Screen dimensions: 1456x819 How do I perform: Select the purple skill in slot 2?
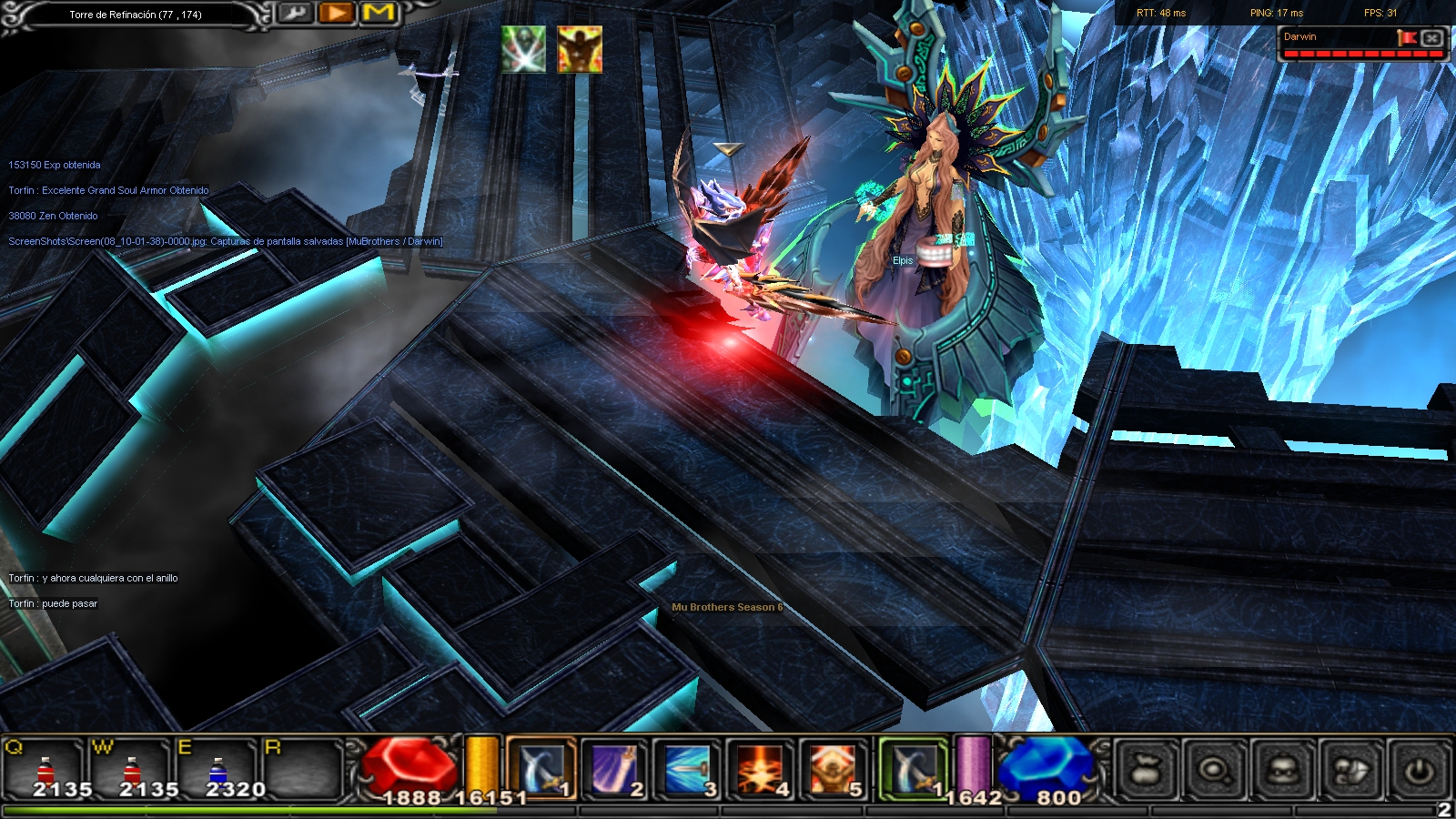[x=614, y=769]
